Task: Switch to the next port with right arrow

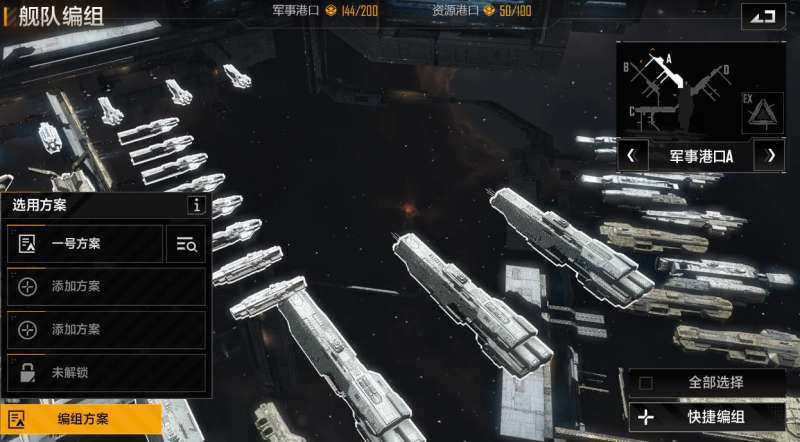Action: click(771, 156)
